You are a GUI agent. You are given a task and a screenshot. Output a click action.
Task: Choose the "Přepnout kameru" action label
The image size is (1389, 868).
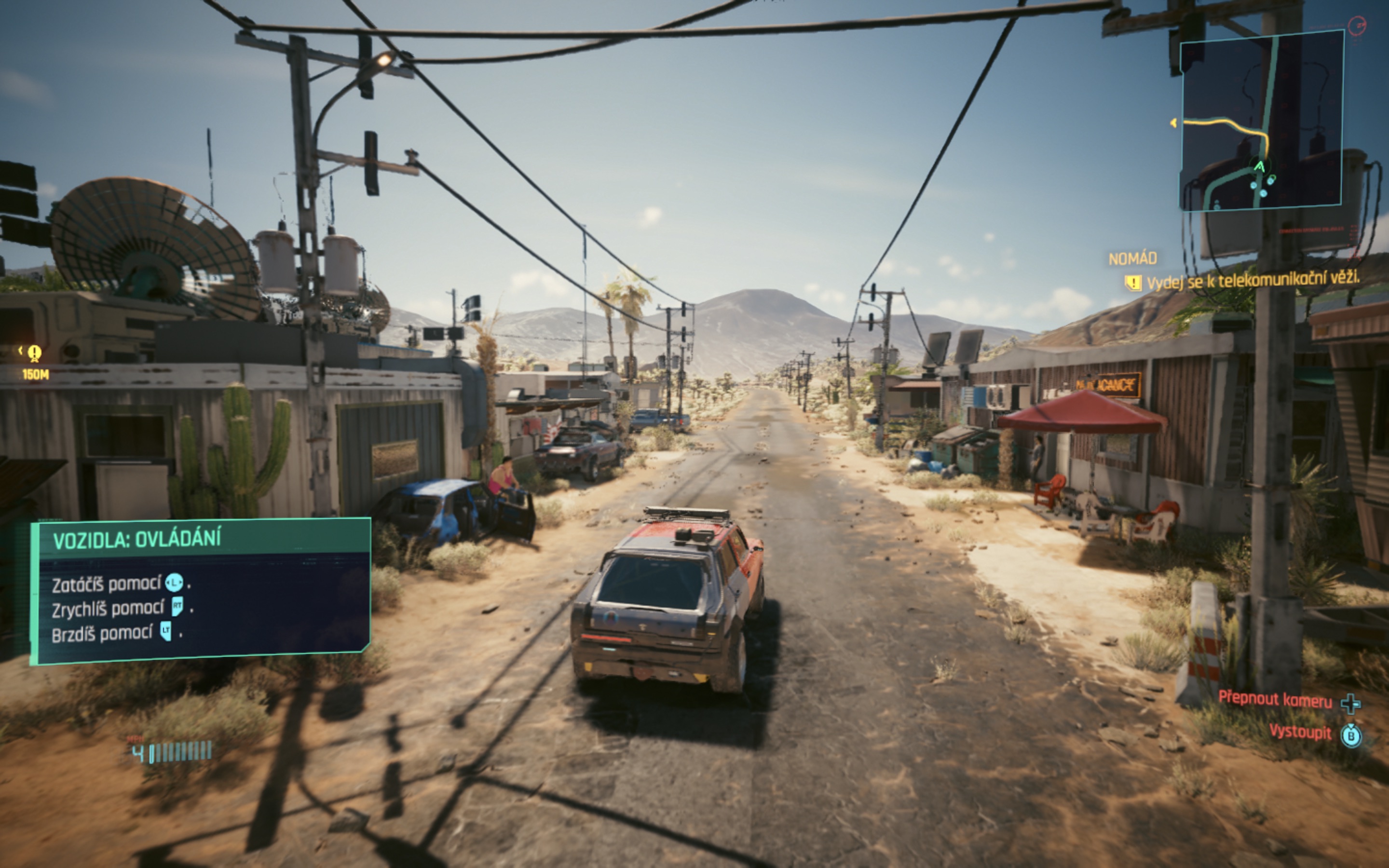(1275, 700)
